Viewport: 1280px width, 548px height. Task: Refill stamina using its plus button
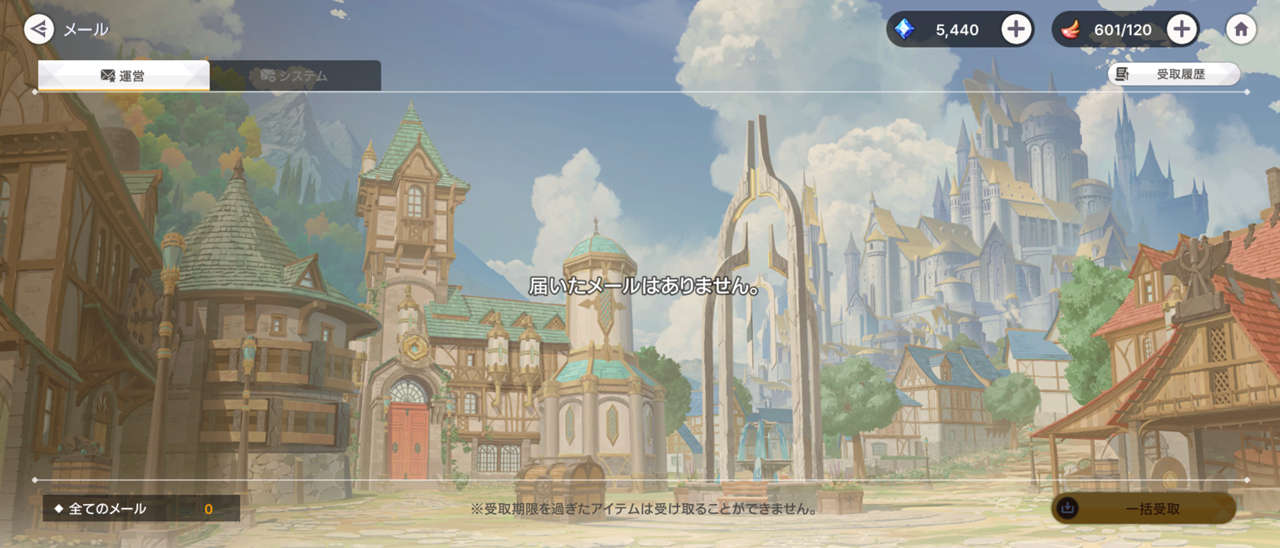pyautogui.click(x=1181, y=29)
